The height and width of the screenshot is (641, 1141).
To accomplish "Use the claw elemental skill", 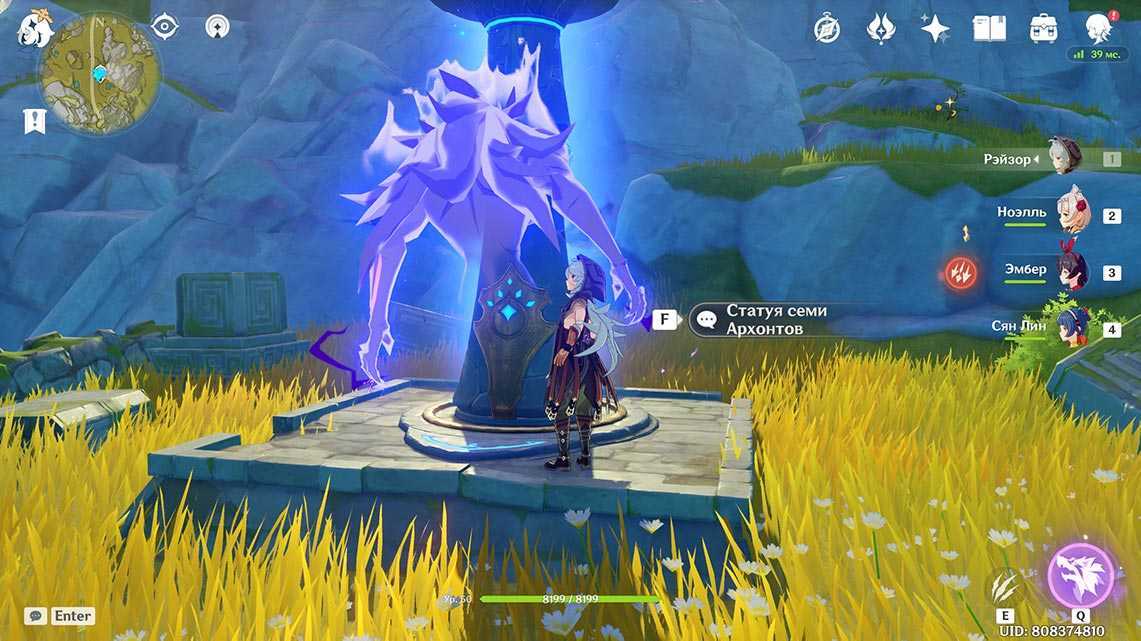I will [1005, 586].
